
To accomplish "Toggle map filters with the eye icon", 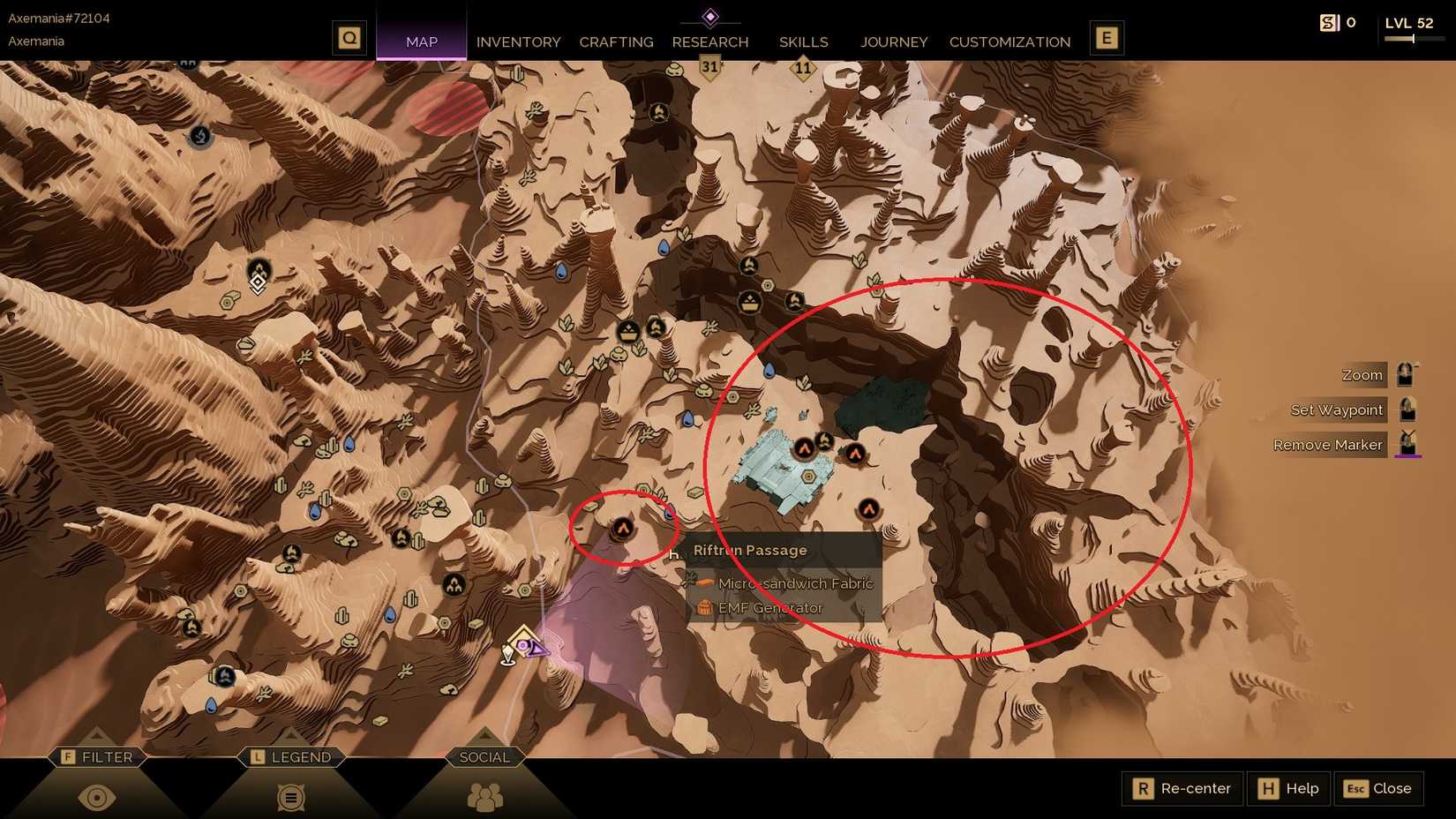I will (x=97, y=795).
